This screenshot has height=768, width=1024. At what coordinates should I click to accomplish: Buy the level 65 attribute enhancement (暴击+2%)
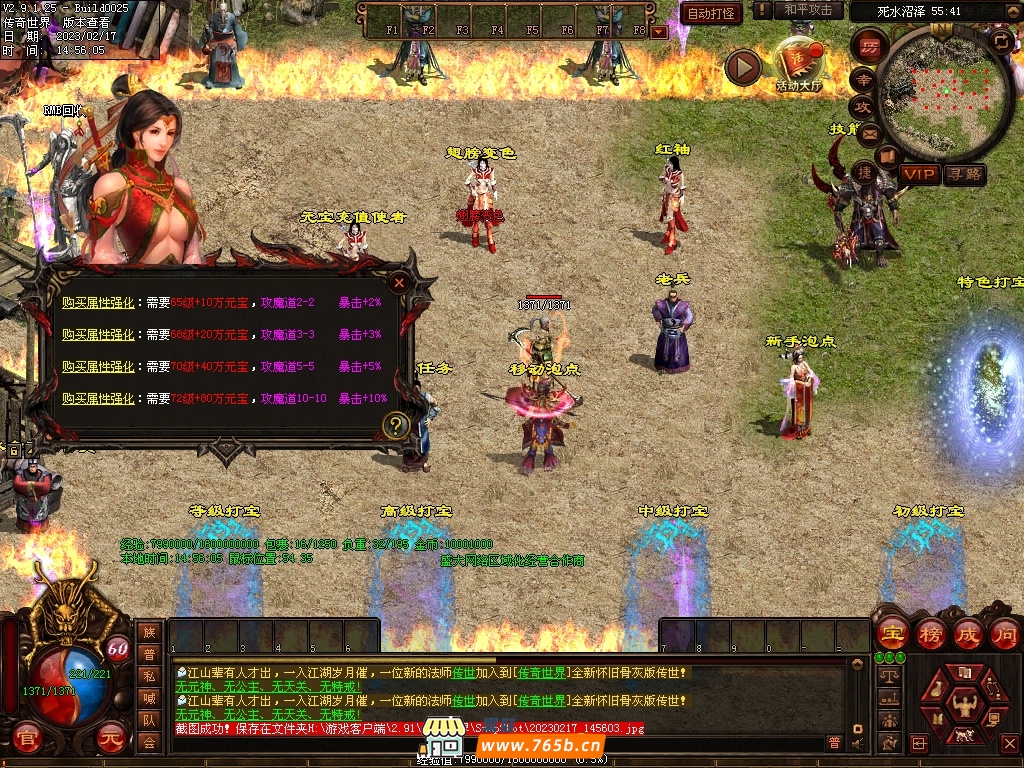tap(98, 302)
